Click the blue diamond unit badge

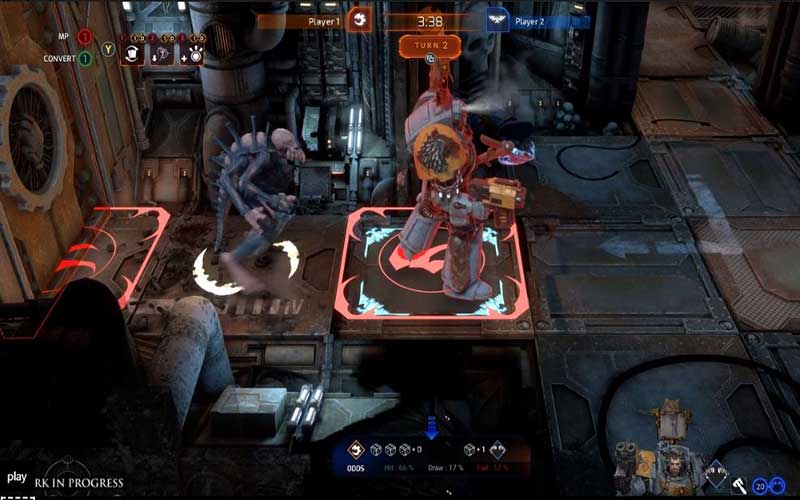(715, 474)
